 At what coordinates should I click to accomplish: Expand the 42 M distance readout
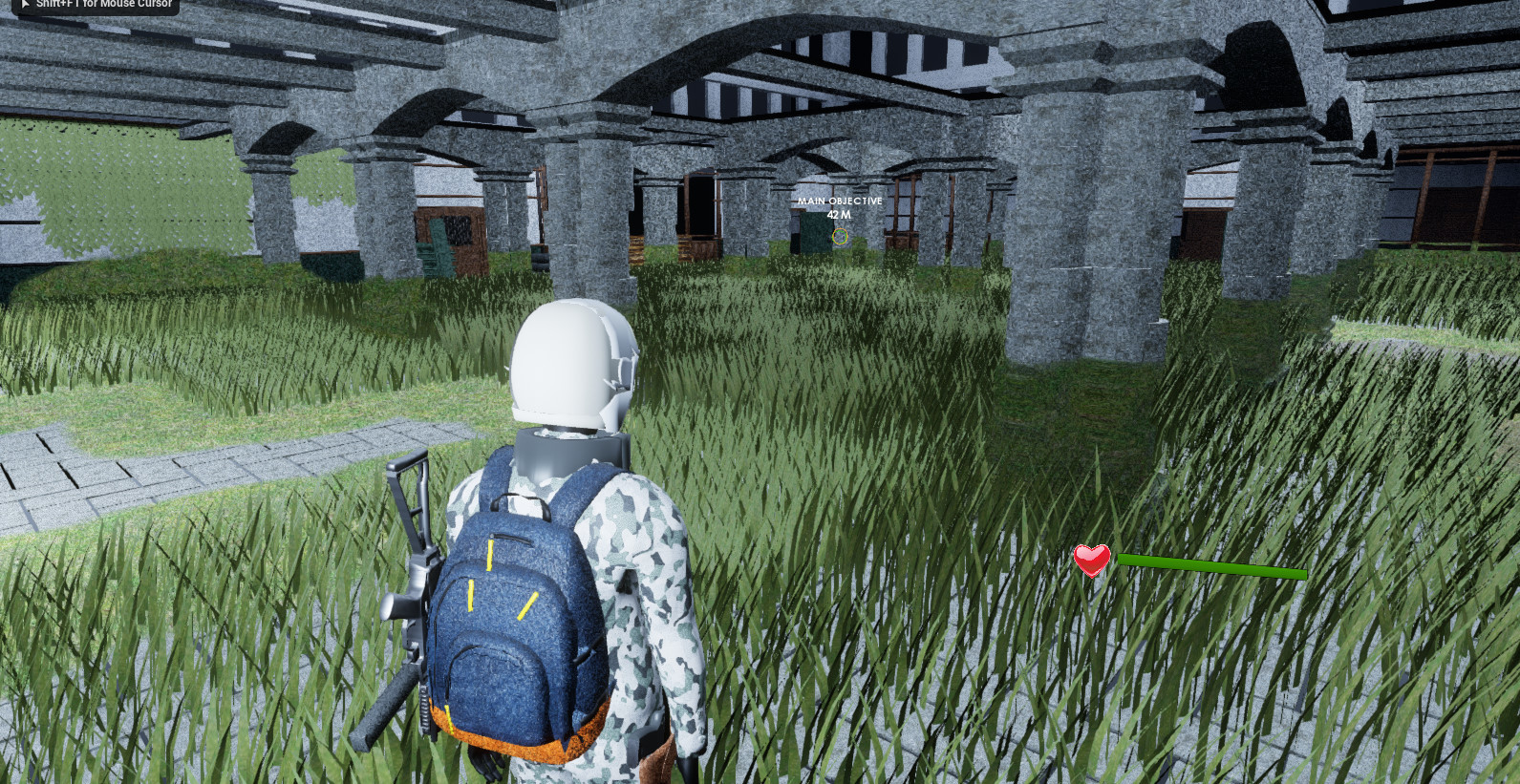tap(837, 215)
